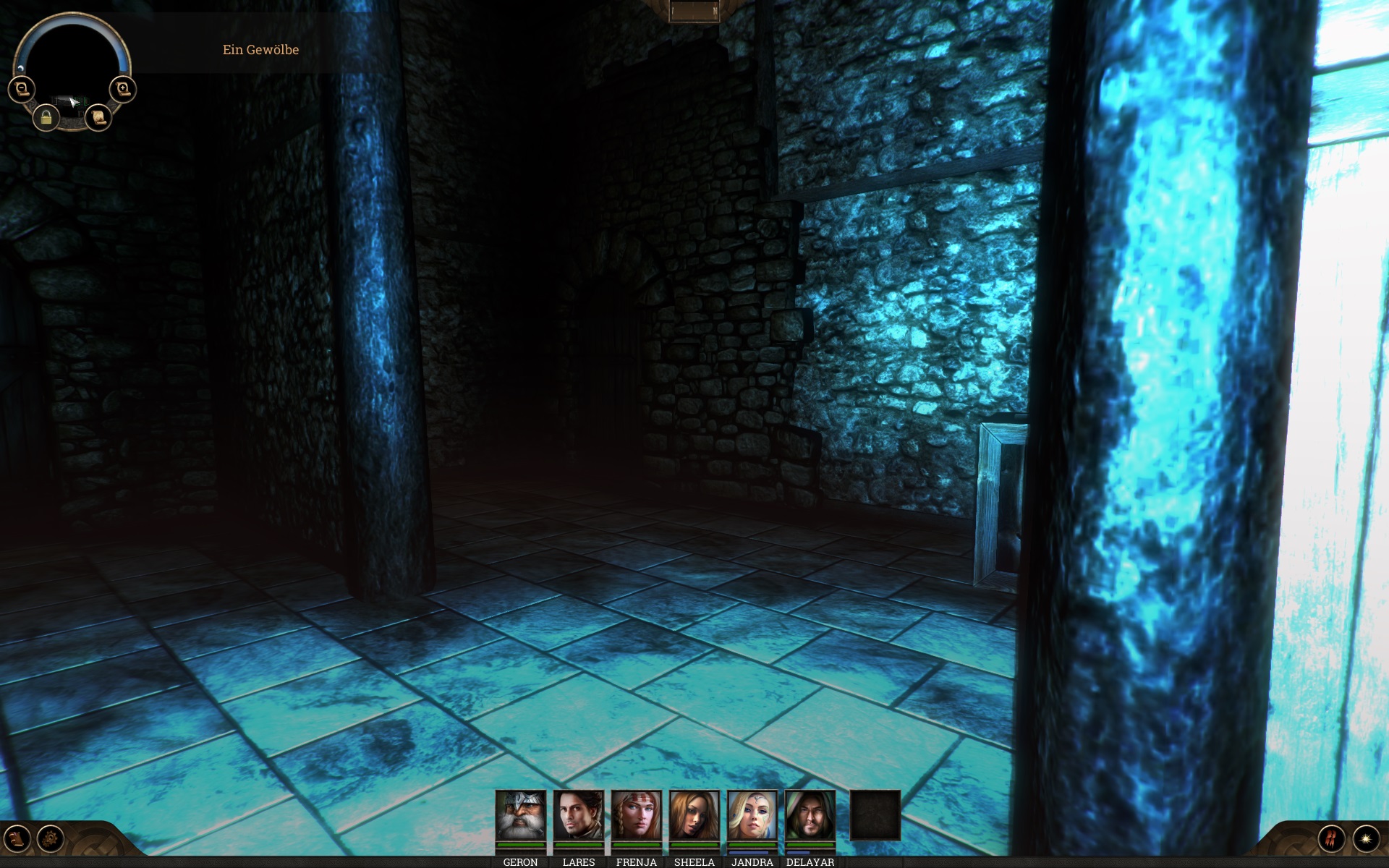The width and height of the screenshot is (1389, 868).
Task: Zoom out the minimap with the minus scroll
Action: coord(21,89)
